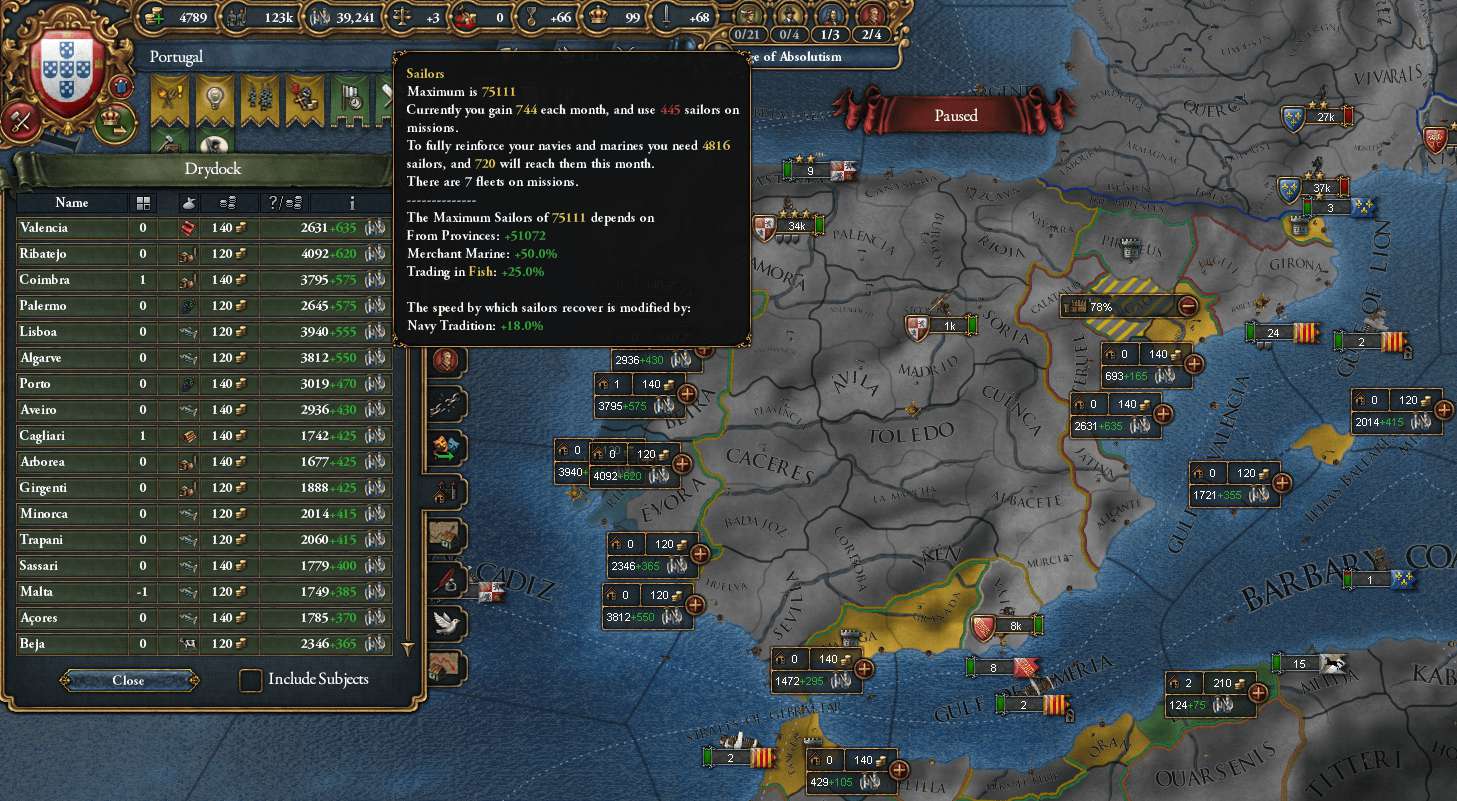1457x801 pixels.
Task: Click the Paused banner to resume
Action: (956, 115)
